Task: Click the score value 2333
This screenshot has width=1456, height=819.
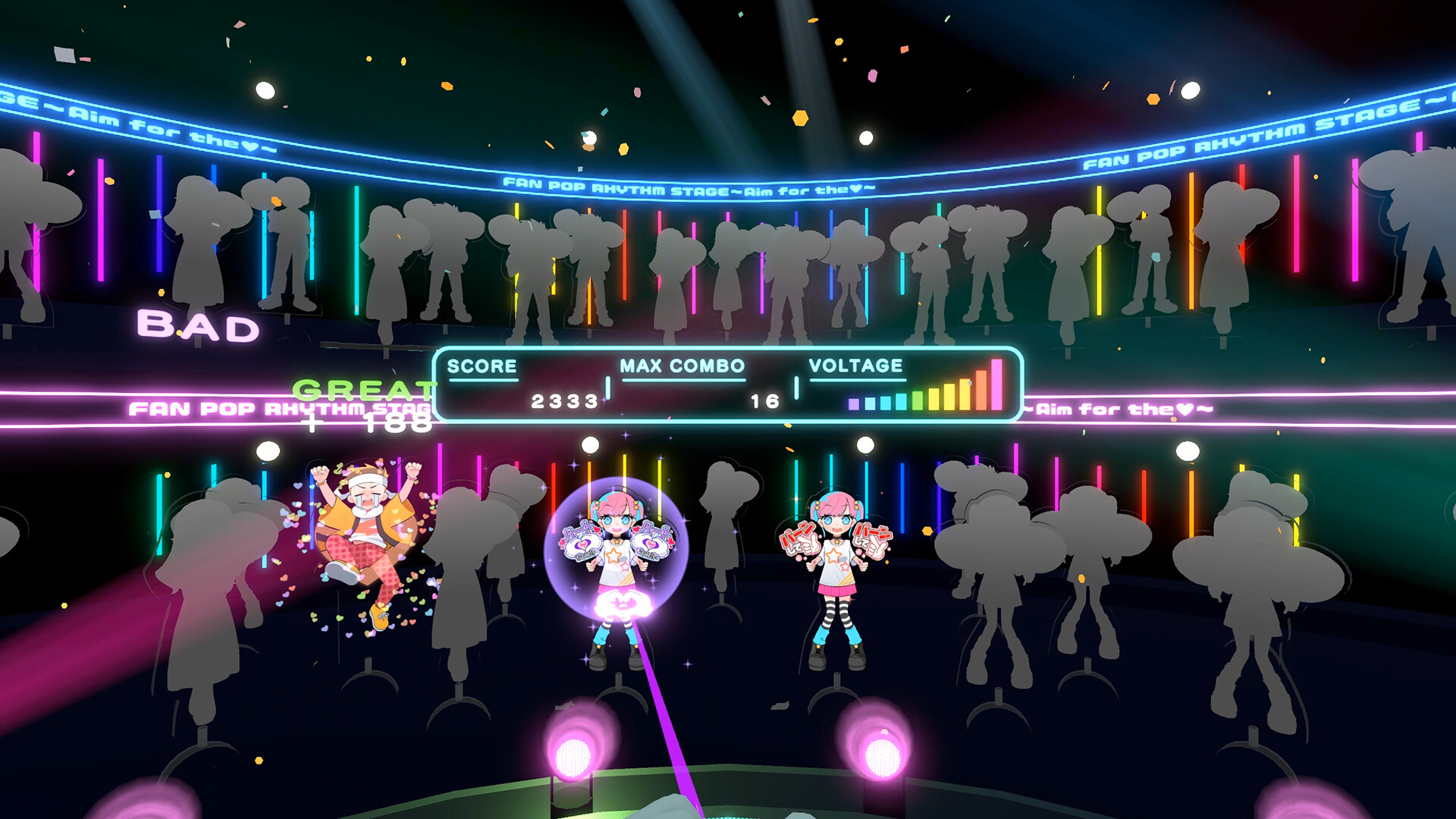Action: [564, 403]
